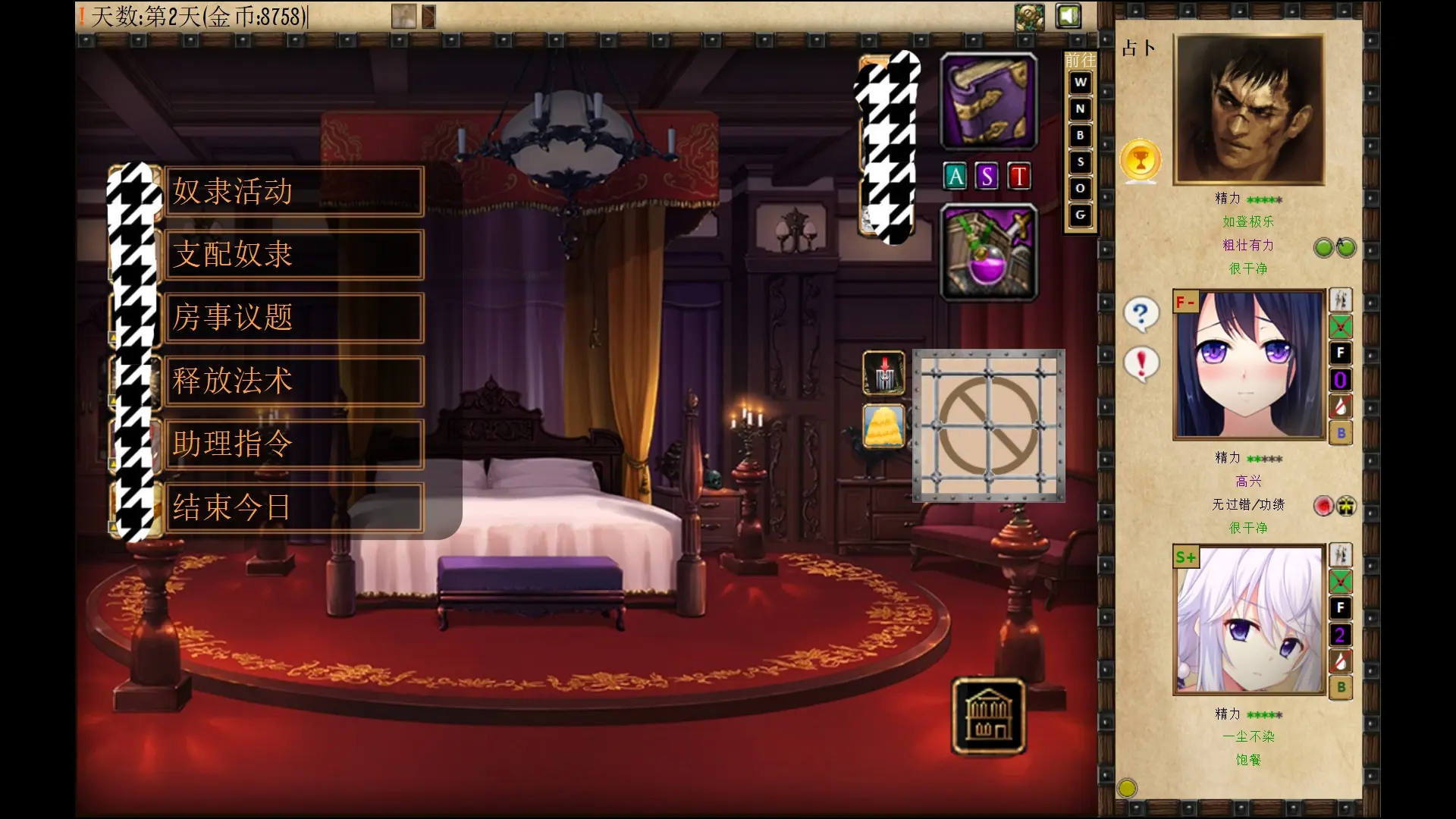Select 助理指令 from the menu

pyautogui.click(x=293, y=444)
